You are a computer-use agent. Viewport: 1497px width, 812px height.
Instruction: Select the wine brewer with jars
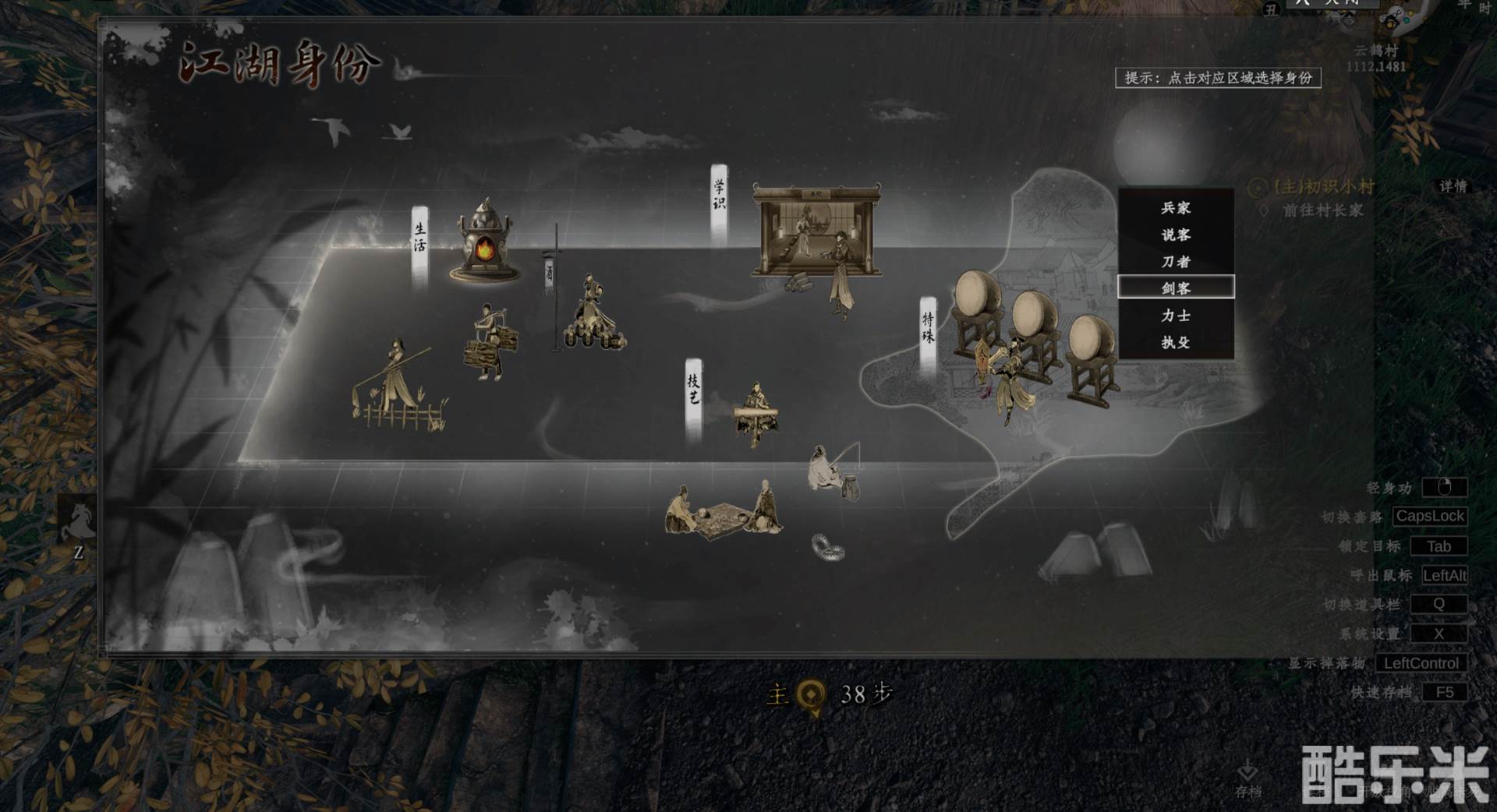[x=594, y=316]
